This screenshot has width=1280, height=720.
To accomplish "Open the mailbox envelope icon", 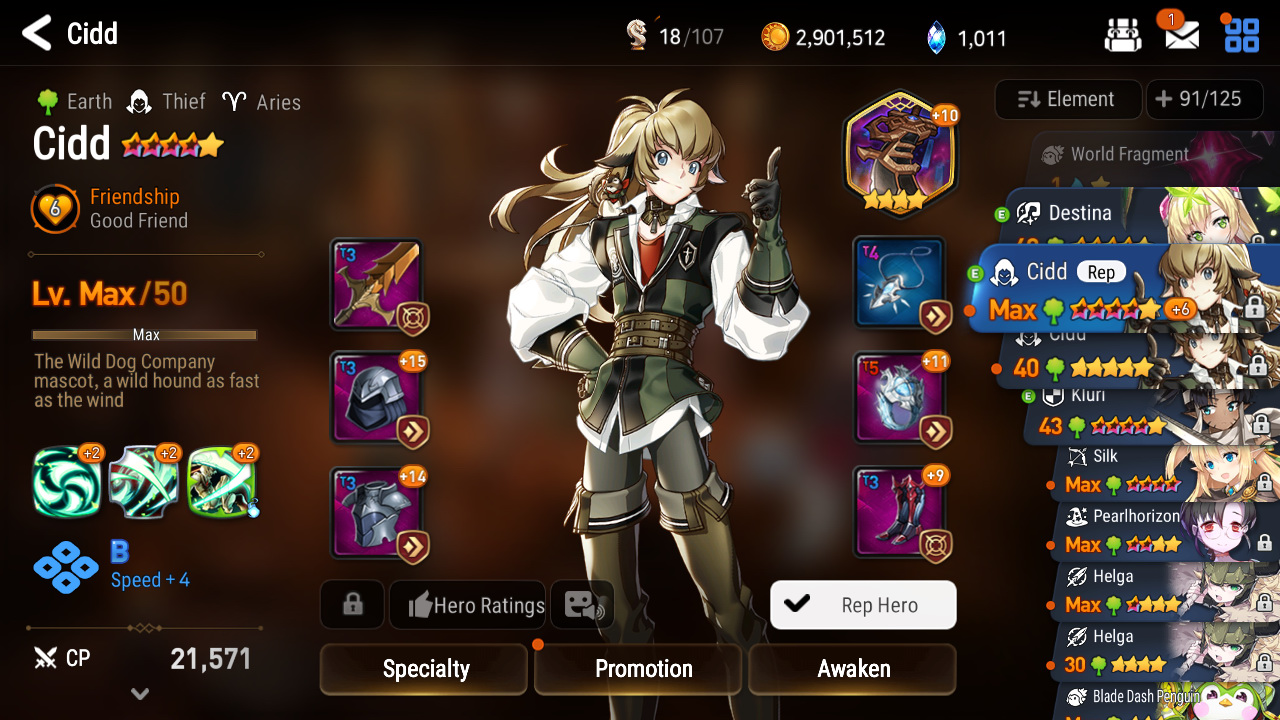I will pyautogui.click(x=1182, y=35).
